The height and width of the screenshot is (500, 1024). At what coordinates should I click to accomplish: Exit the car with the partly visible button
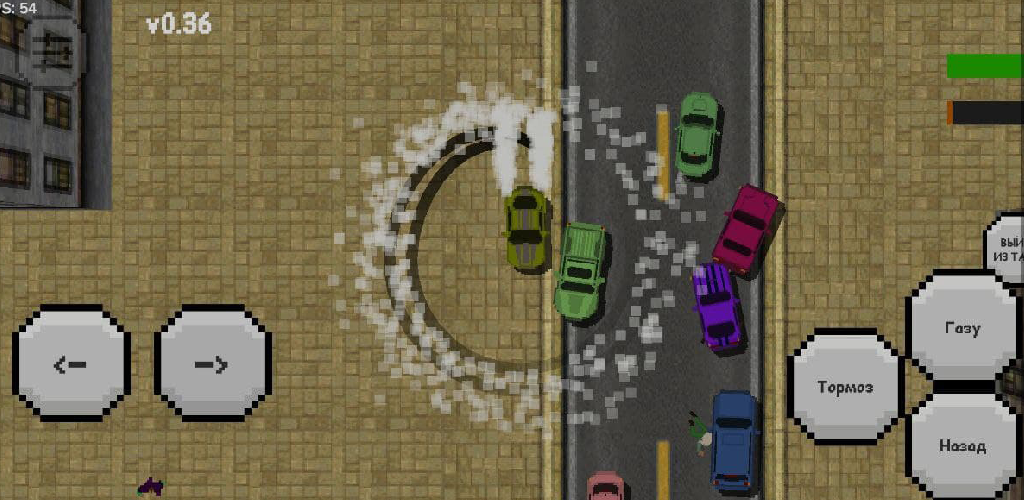click(1006, 248)
